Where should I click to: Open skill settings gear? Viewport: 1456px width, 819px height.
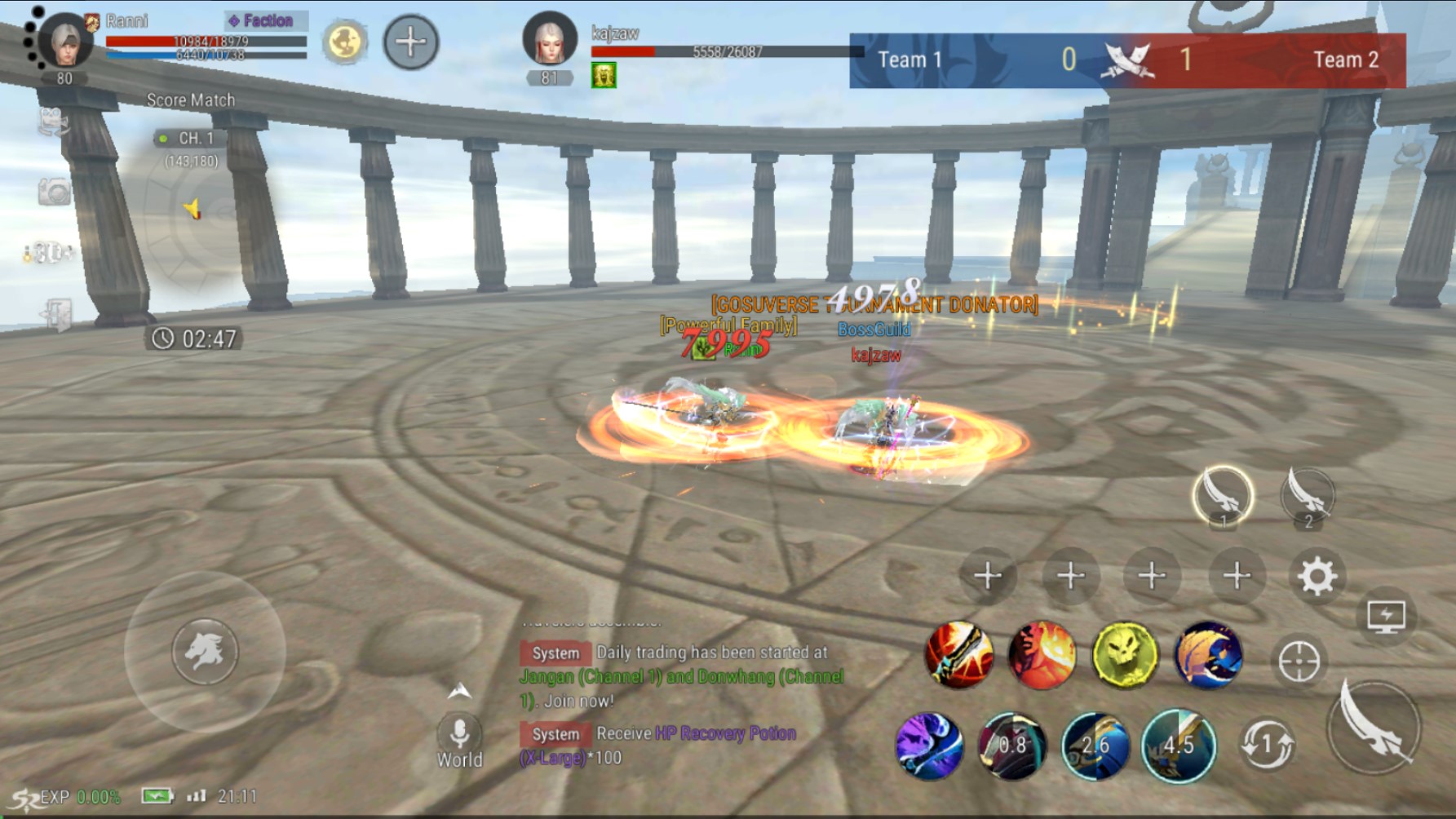(1317, 577)
